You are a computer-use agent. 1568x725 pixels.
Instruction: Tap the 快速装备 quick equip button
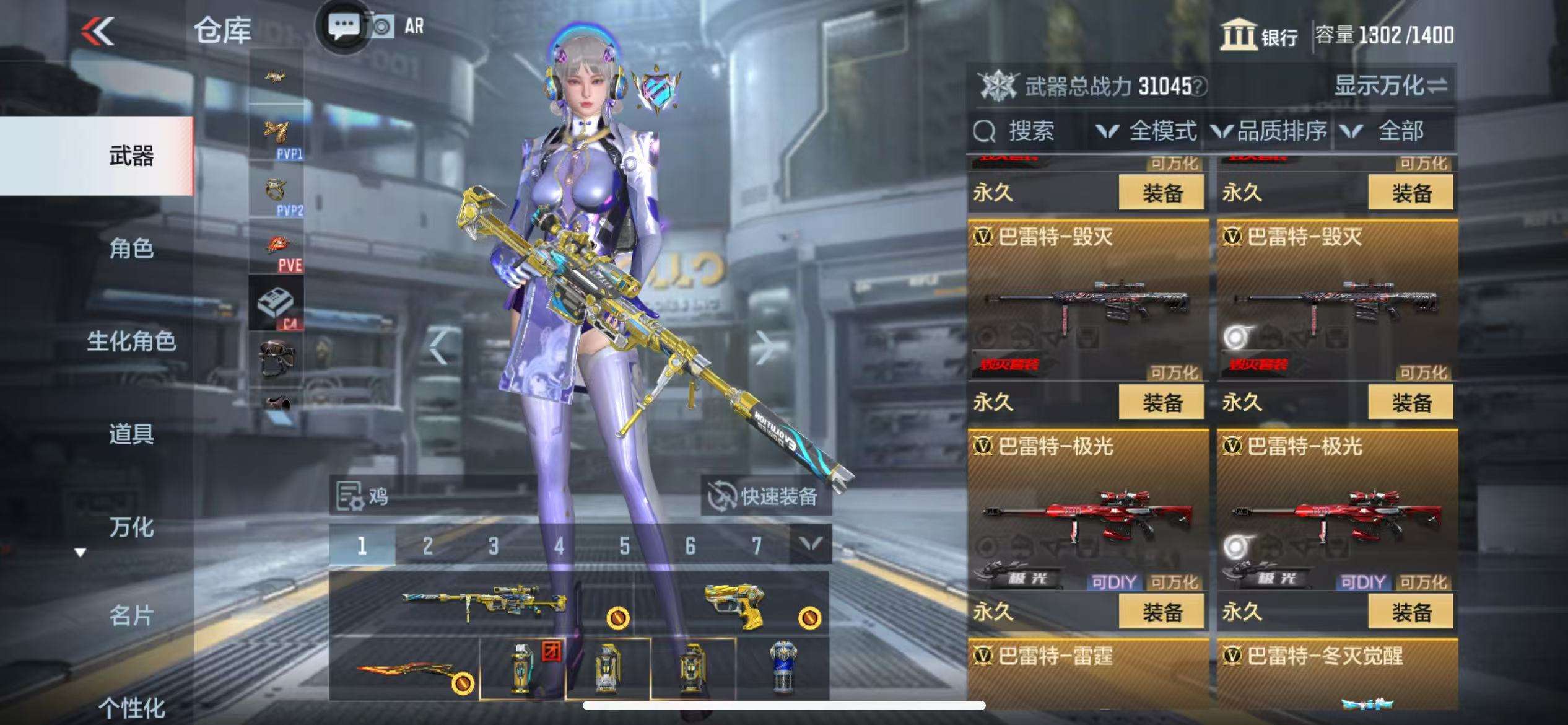(x=766, y=496)
